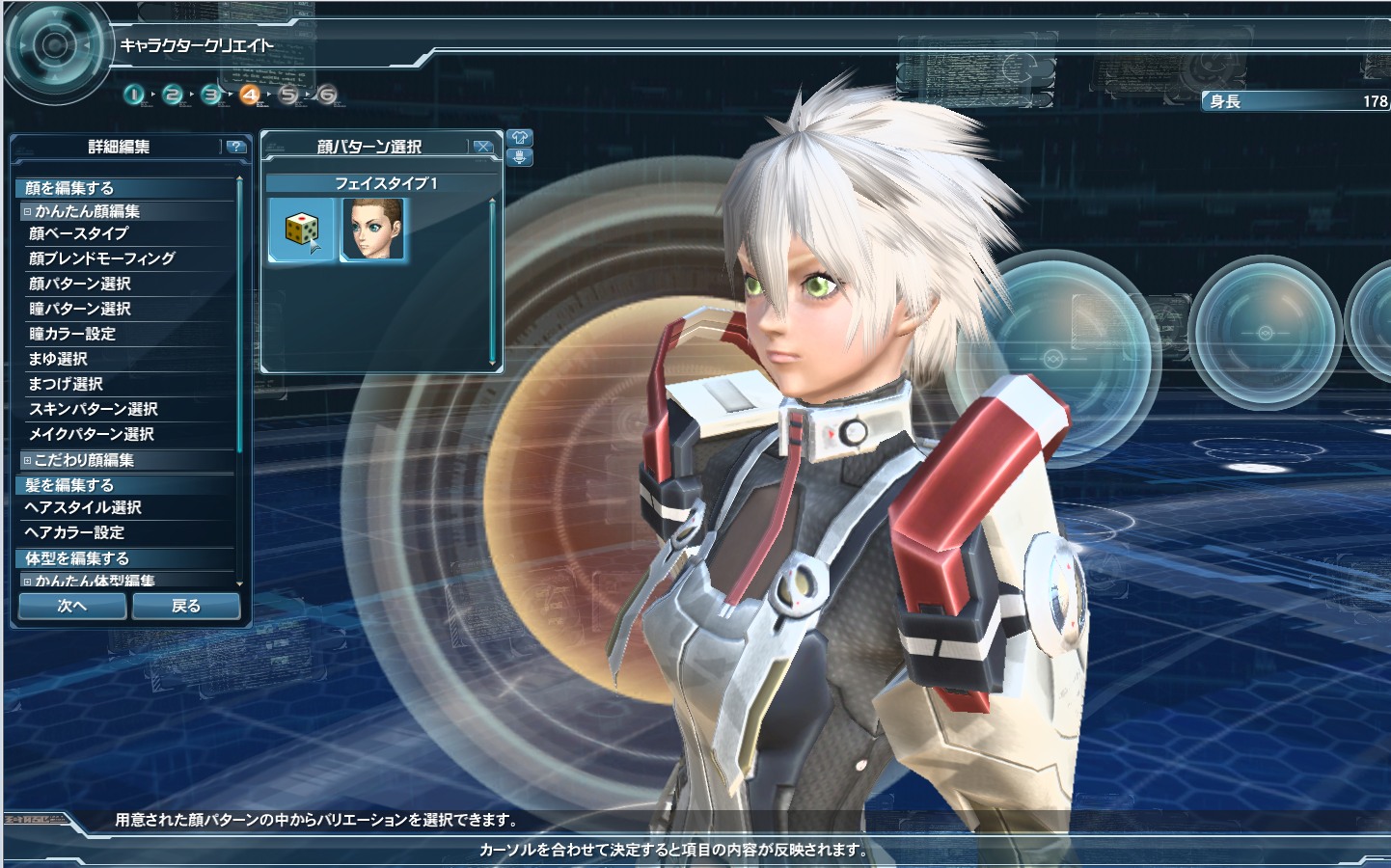Select 顔ベースタイプ menu entry

(x=78, y=233)
